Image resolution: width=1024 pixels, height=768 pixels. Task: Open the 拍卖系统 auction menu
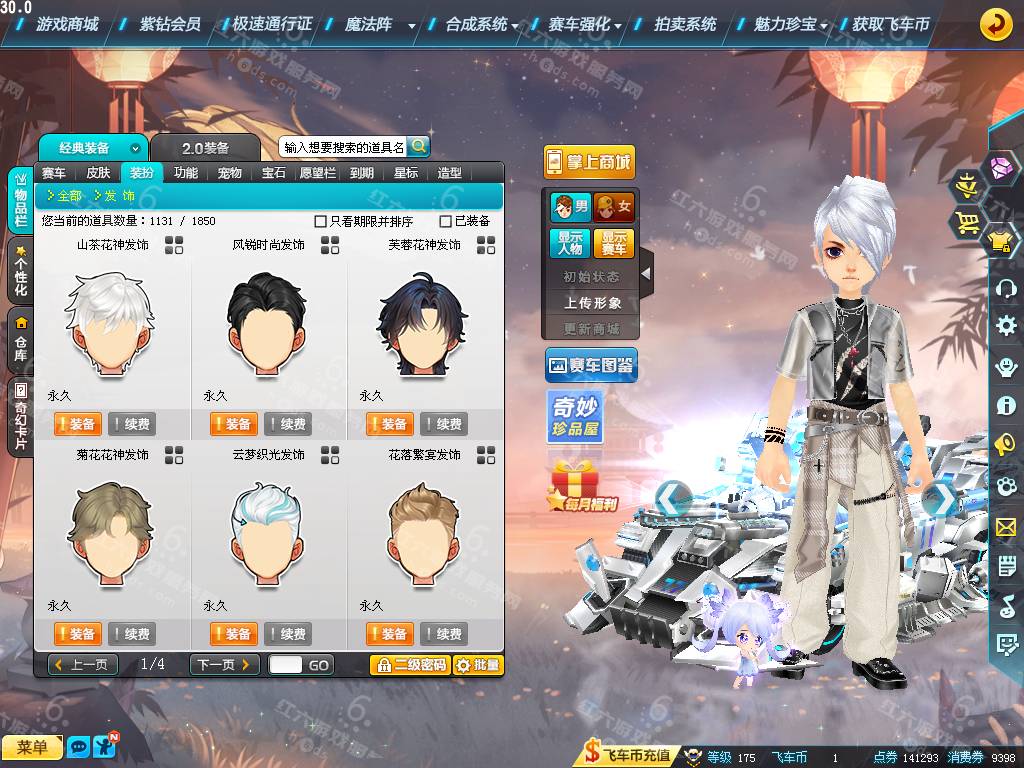pyautogui.click(x=685, y=24)
